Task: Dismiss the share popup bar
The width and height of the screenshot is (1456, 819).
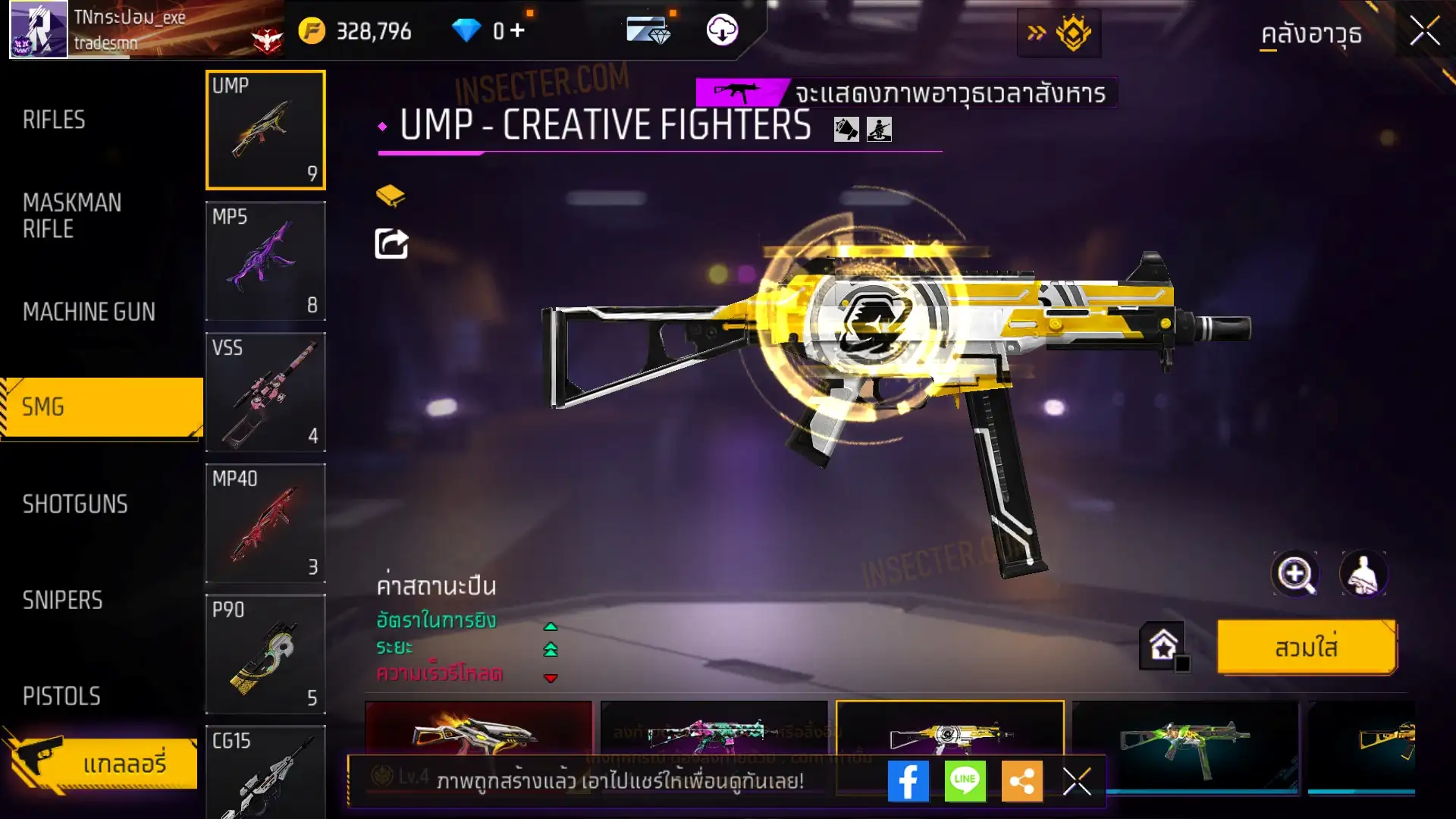Action: [x=1077, y=781]
